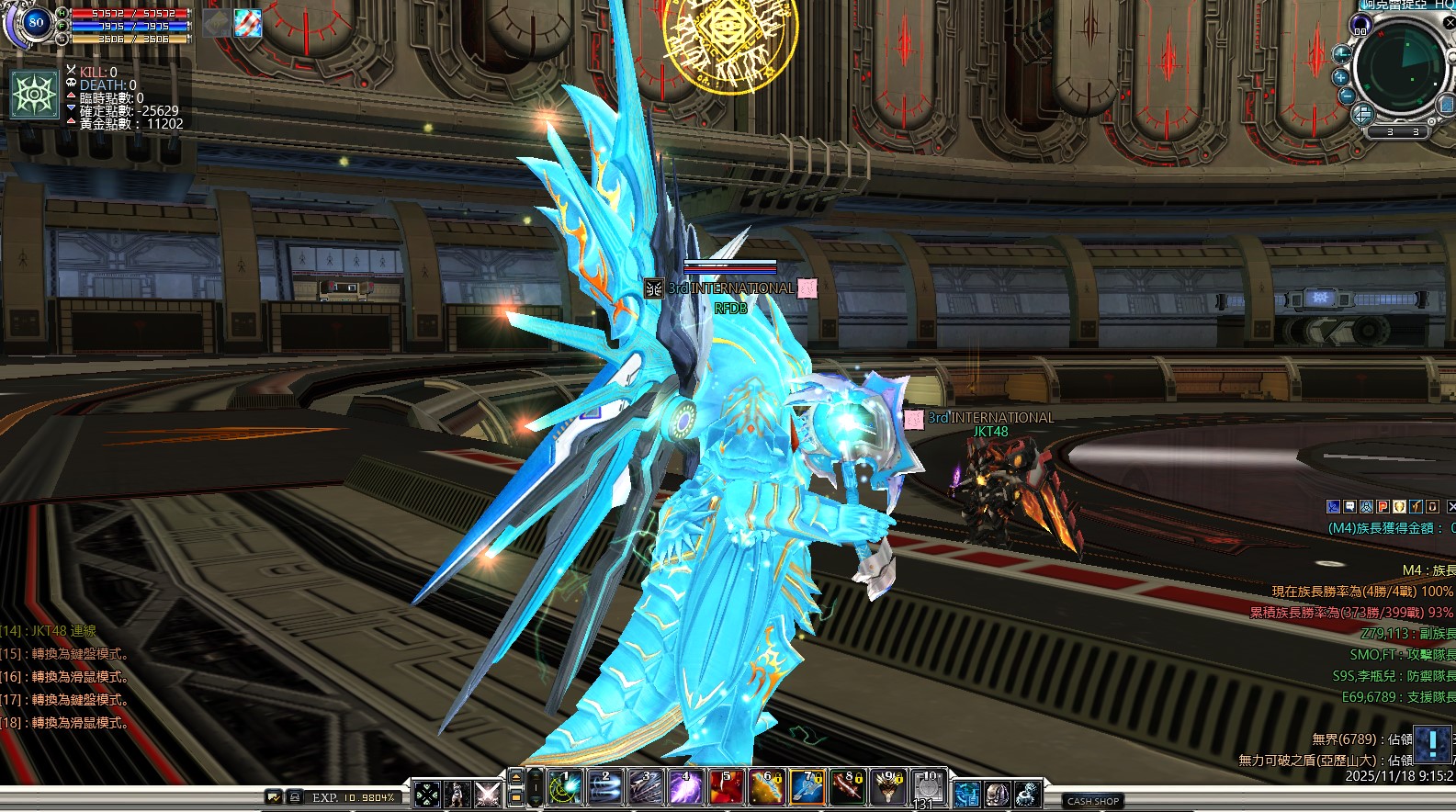This screenshot has width=1456, height=812.
Task: Activate the triple-streak skill in slot 2
Action: (x=605, y=789)
